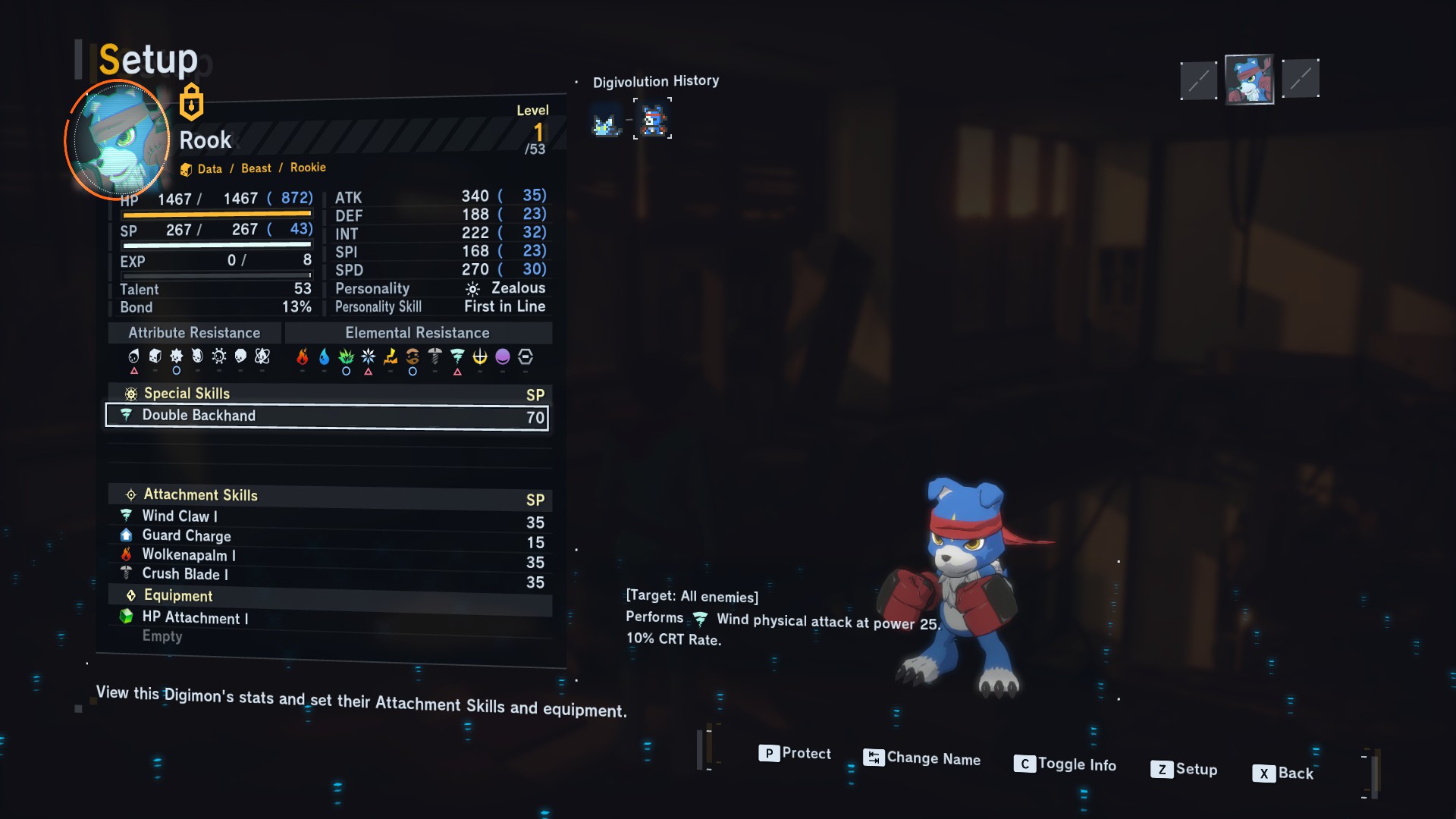Open the Change Name option
Screen dimensions: 1456x819
click(922, 758)
